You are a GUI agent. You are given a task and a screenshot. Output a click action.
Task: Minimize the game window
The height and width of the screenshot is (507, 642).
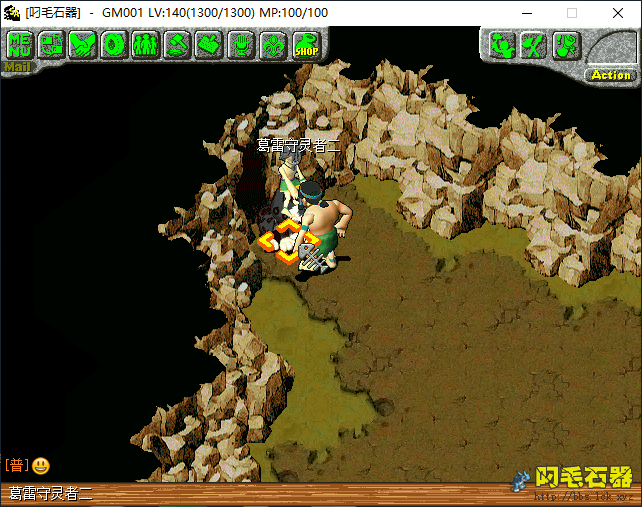tap(527, 13)
